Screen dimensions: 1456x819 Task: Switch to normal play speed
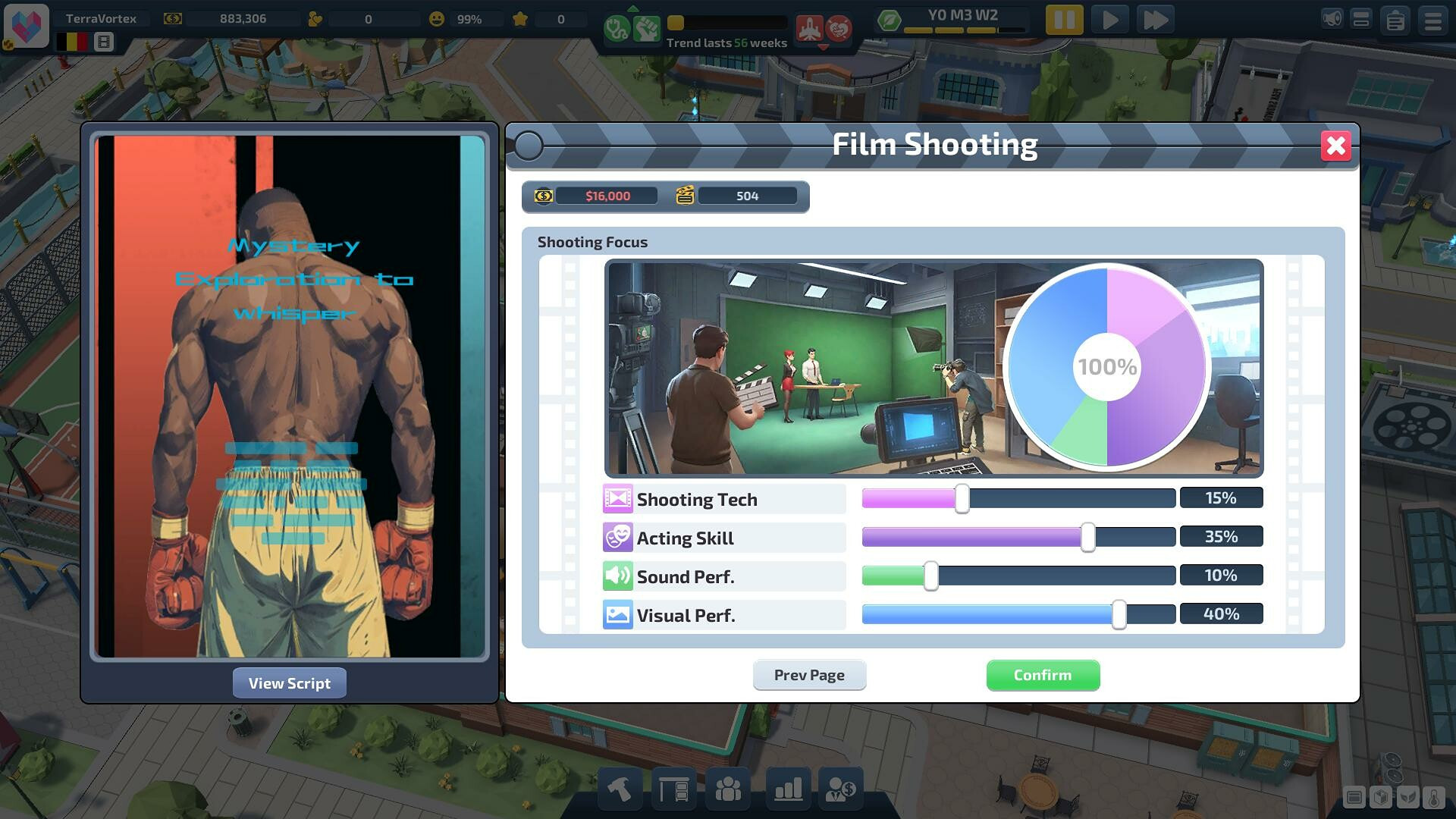pos(1109,20)
